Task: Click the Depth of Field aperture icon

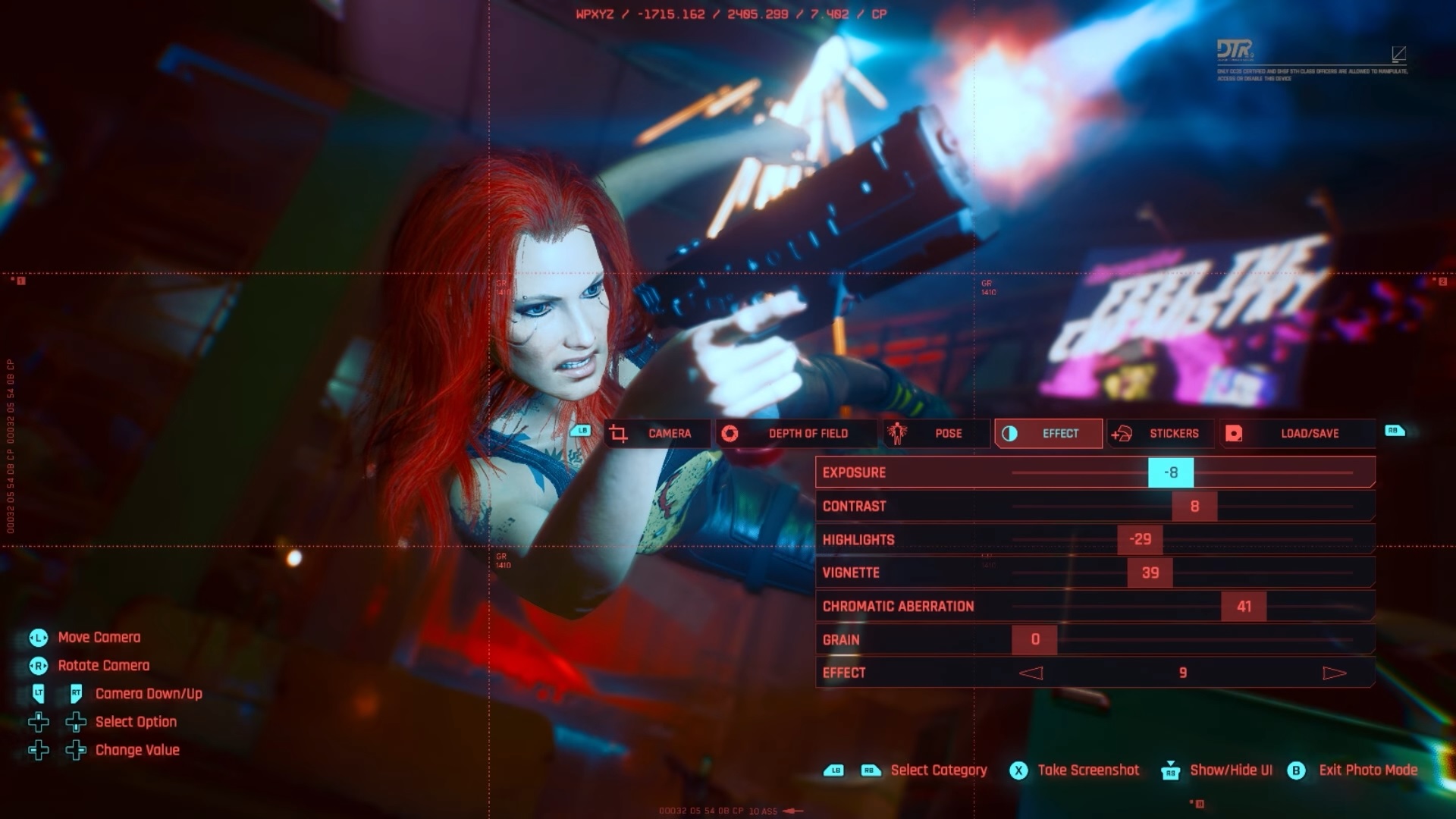Action: tap(731, 433)
